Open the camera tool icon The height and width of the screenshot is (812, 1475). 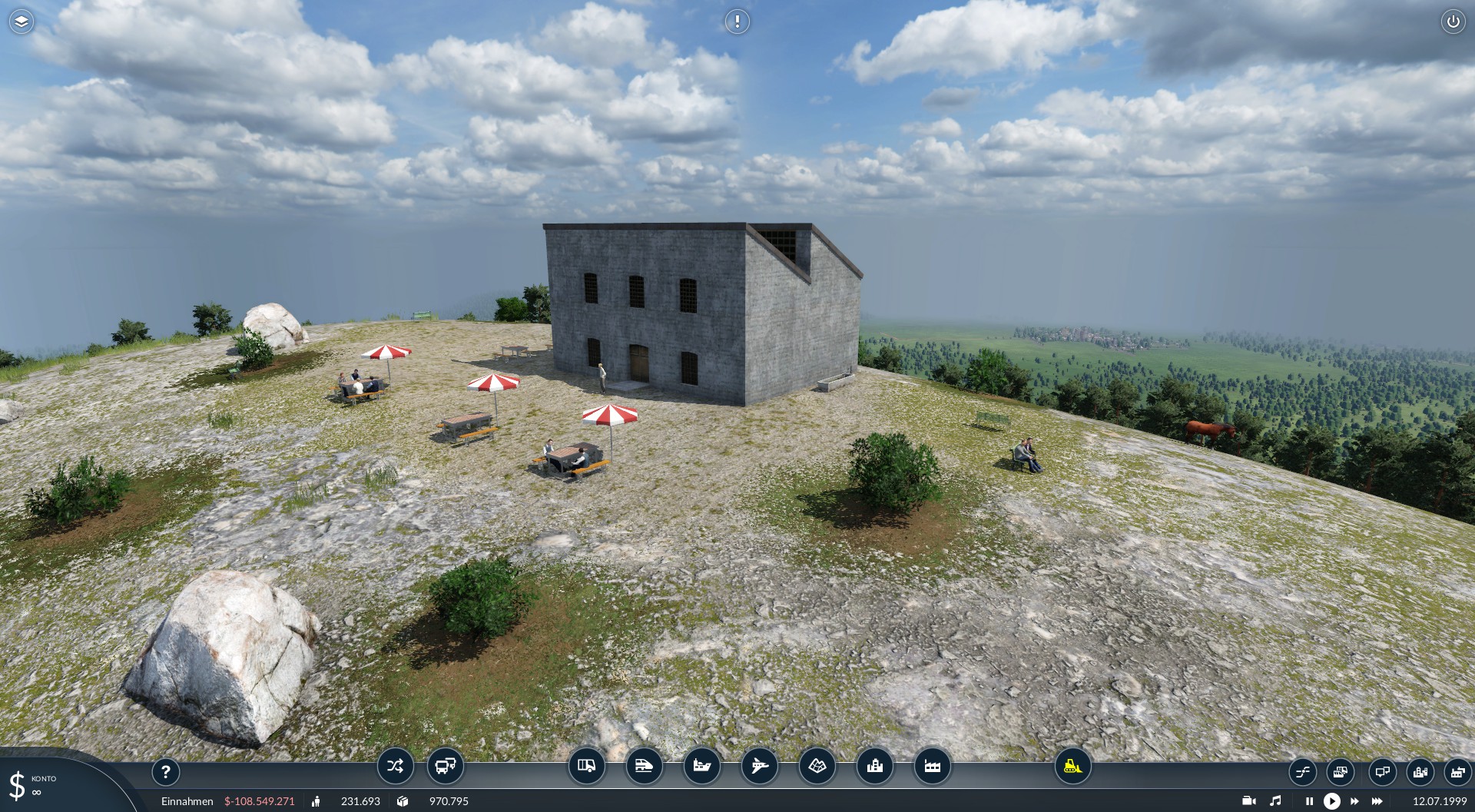tap(1249, 801)
